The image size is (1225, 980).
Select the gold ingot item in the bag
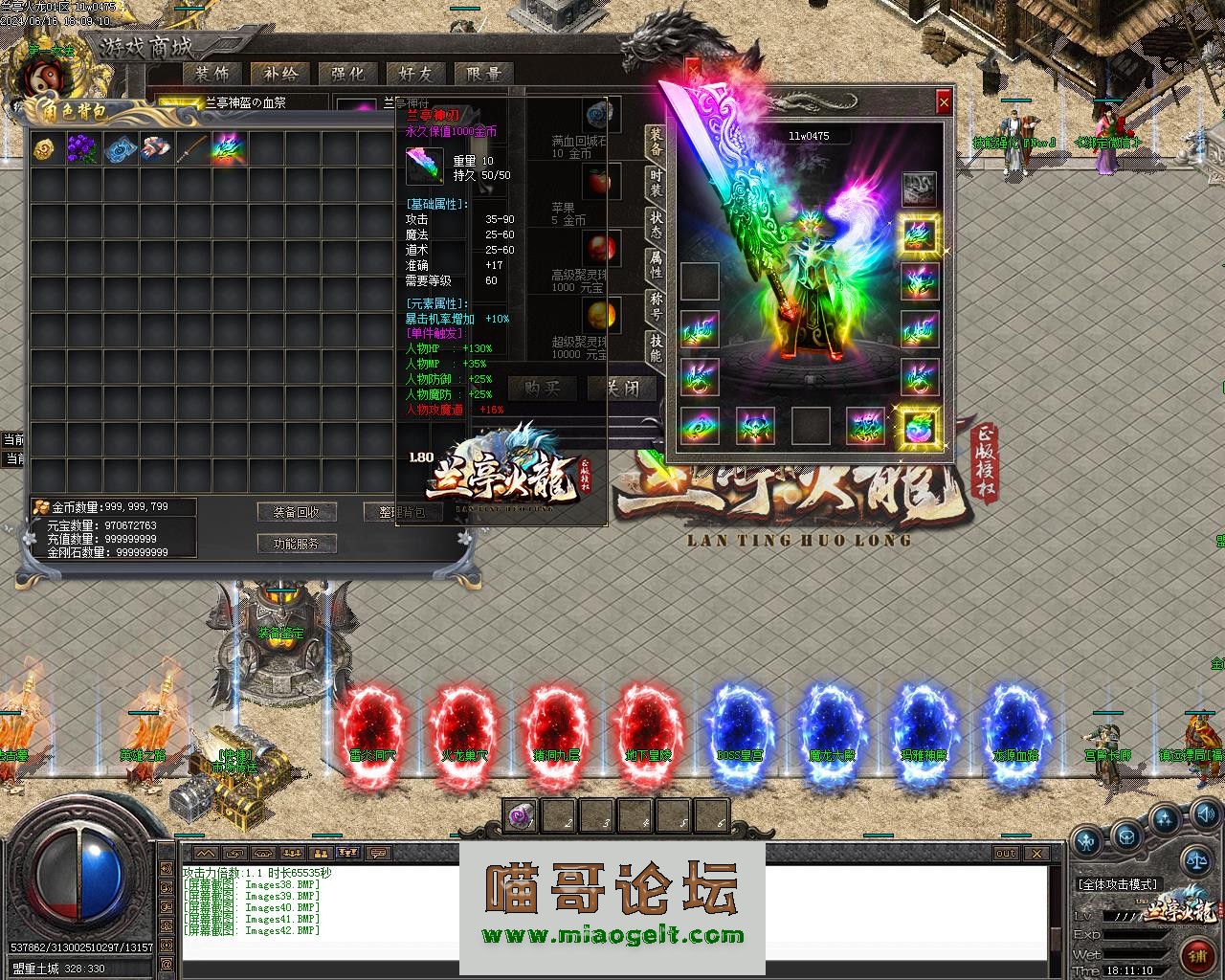point(45,148)
